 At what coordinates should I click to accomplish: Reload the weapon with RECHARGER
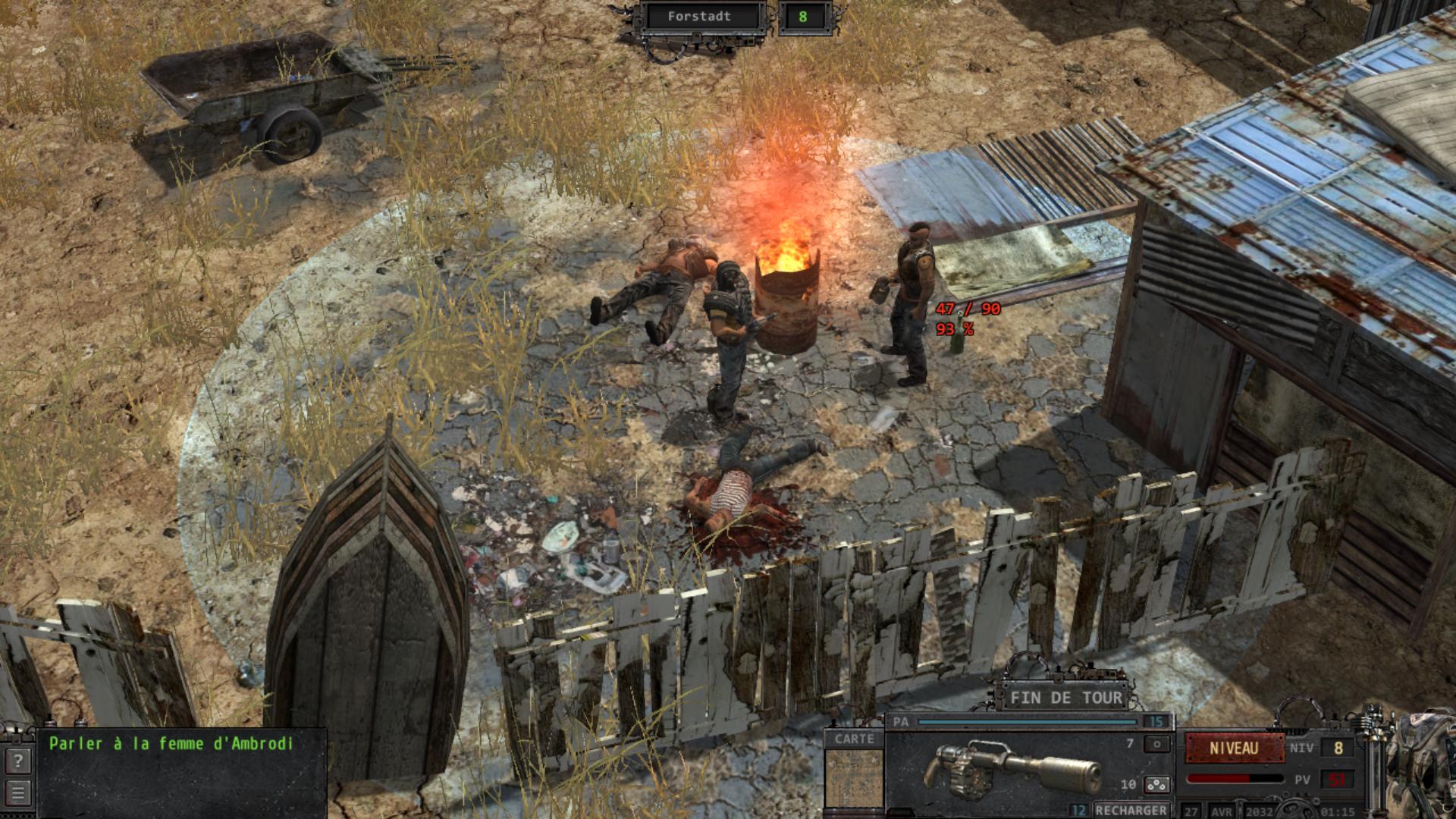tap(1131, 810)
